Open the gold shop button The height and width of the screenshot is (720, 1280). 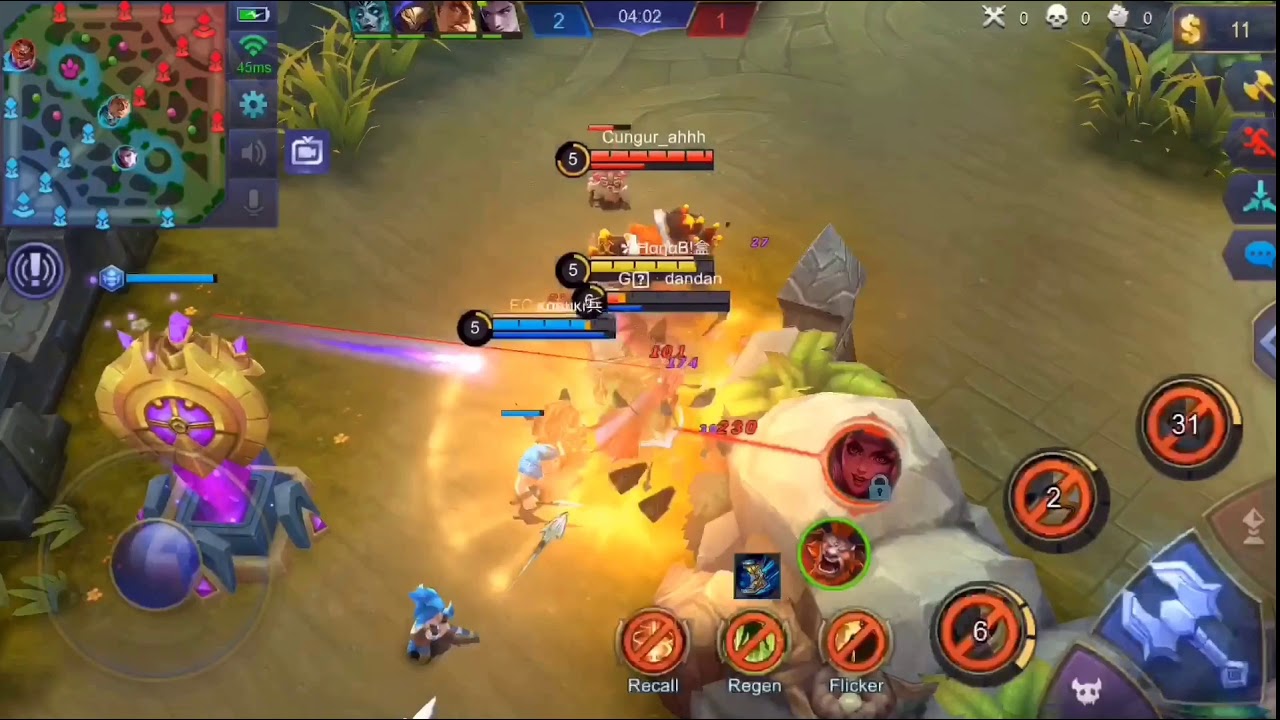tap(1214, 30)
